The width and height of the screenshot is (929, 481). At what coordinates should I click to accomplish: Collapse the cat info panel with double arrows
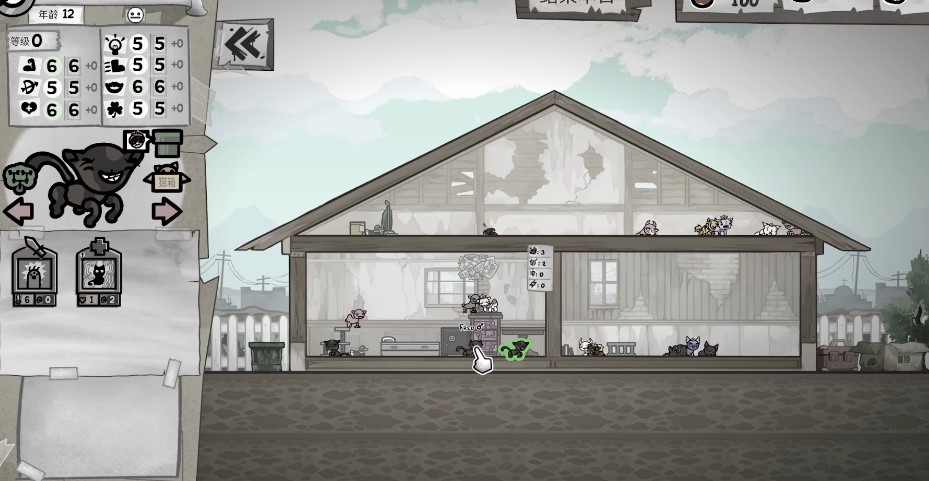(241, 45)
